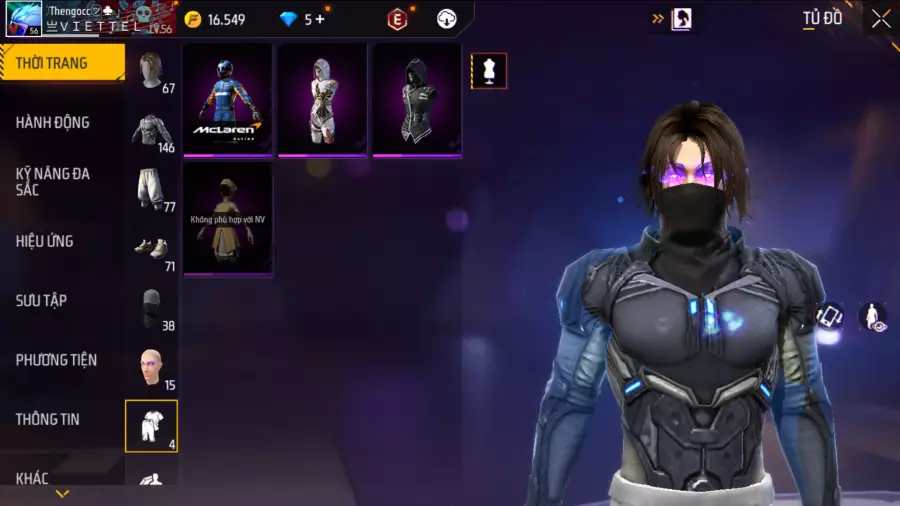Open the white pants subcategory
This screenshot has height=506, width=900.
151,189
